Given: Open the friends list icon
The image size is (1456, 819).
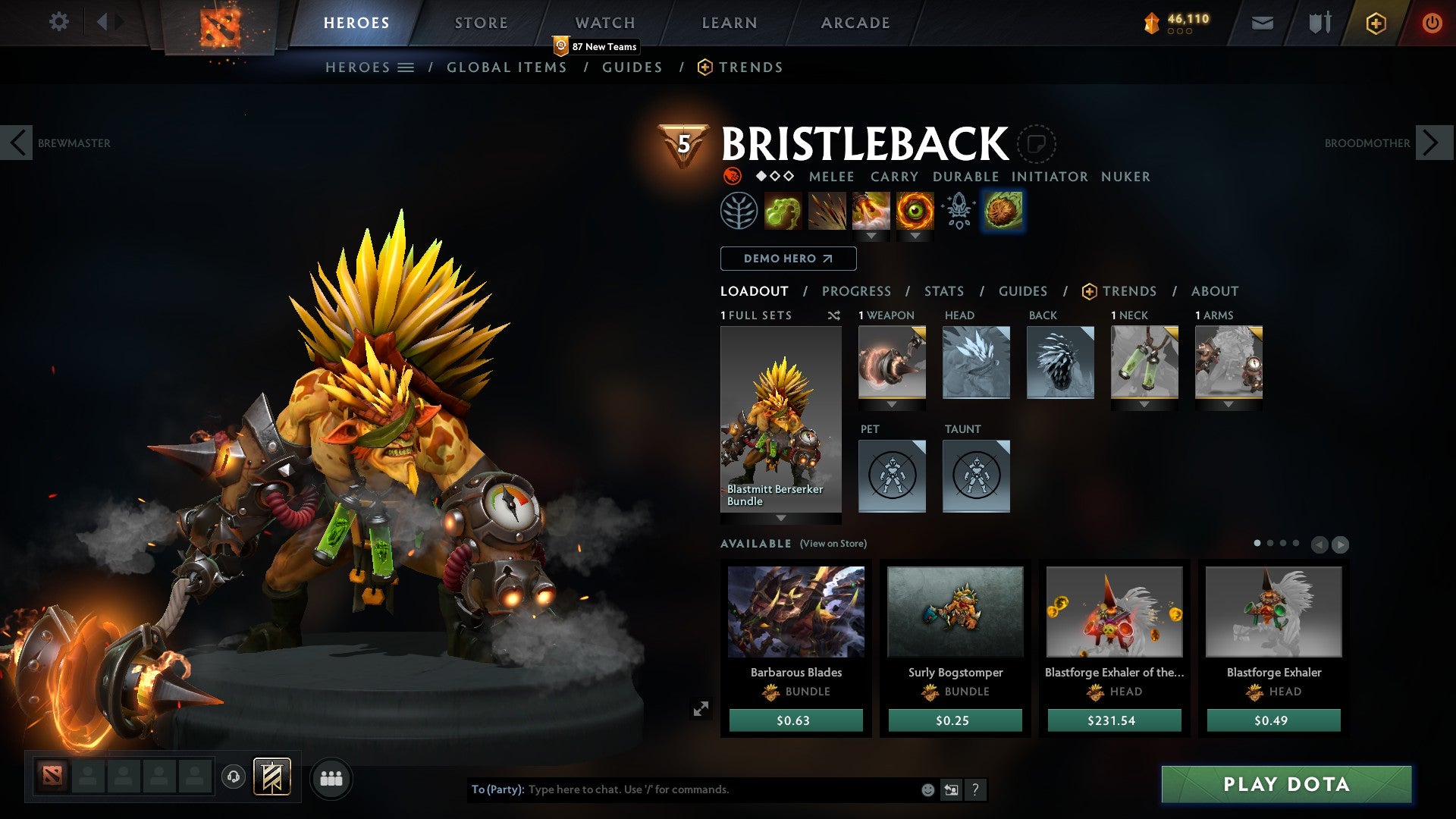Looking at the screenshot, I should coord(331,778).
